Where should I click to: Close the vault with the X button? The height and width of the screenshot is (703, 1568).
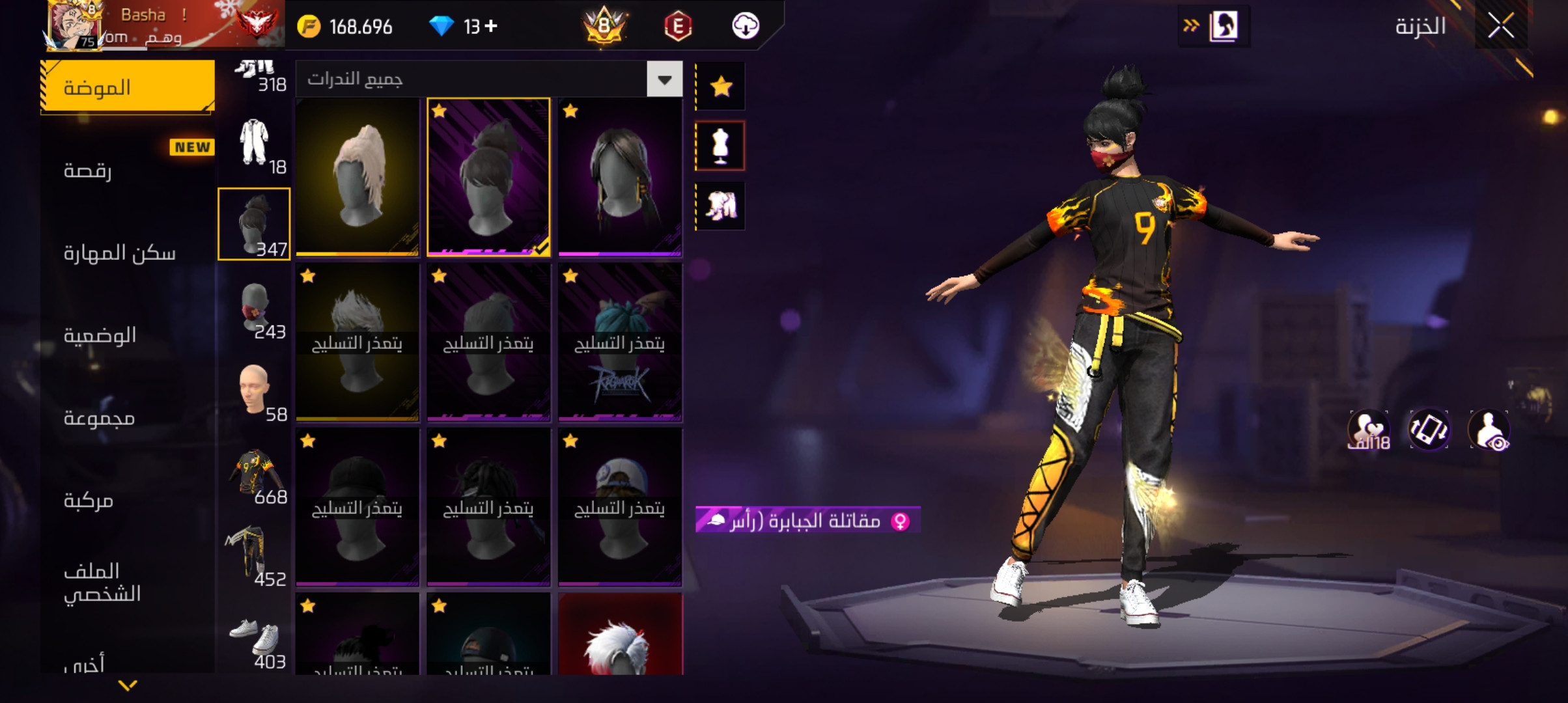pos(1500,27)
